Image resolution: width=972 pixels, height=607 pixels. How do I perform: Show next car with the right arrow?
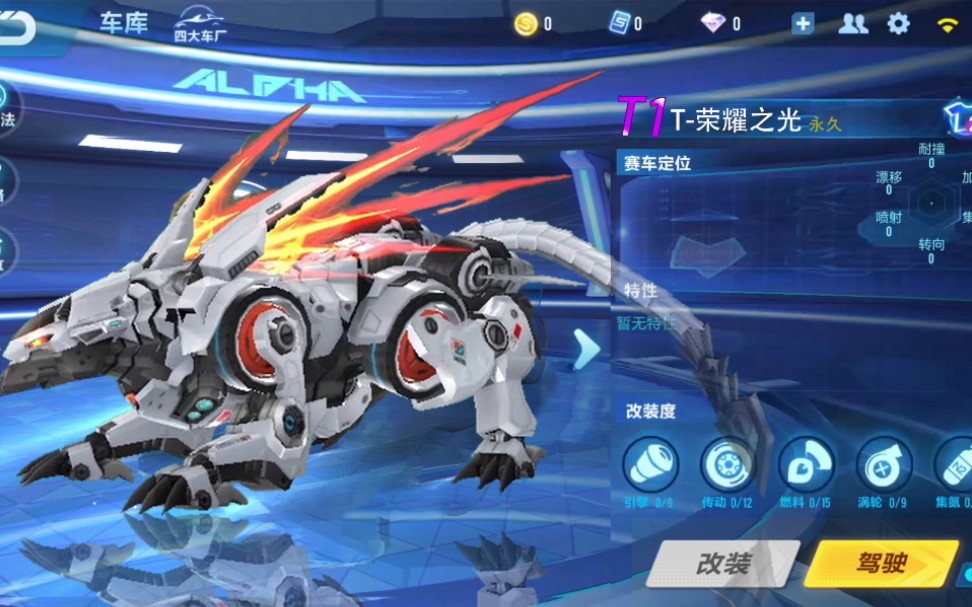coord(587,348)
